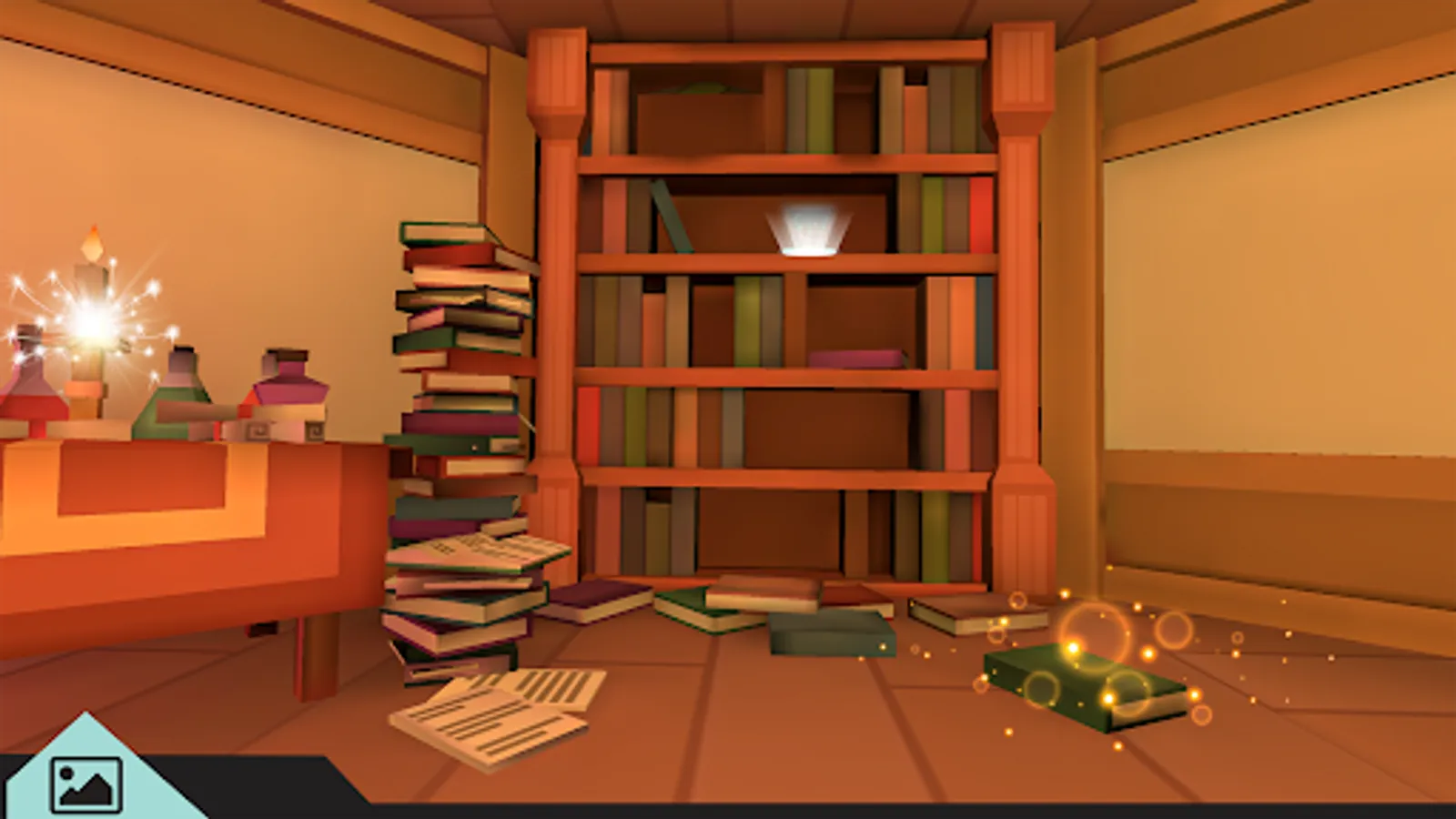Examine the lit candle on the desk

click(x=91, y=264)
